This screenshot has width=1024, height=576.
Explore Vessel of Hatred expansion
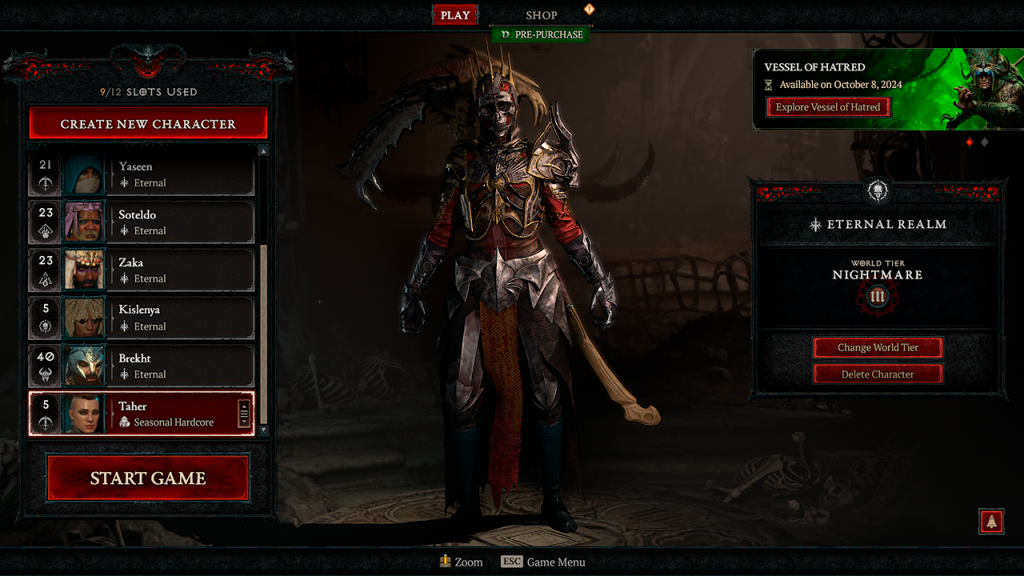(828, 107)
